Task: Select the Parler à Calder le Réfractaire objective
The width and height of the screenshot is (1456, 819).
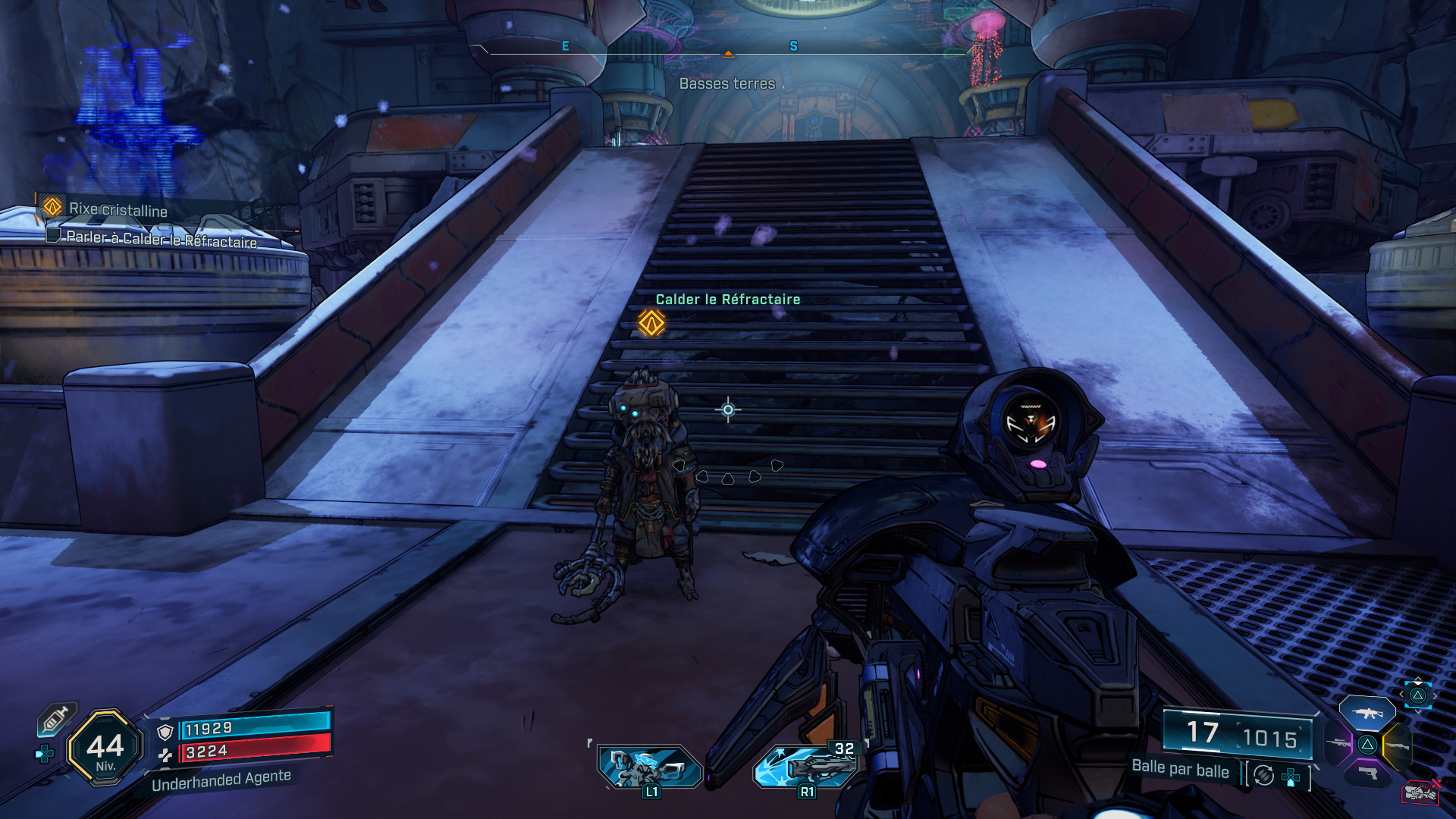Action: [x=162, y=239]
